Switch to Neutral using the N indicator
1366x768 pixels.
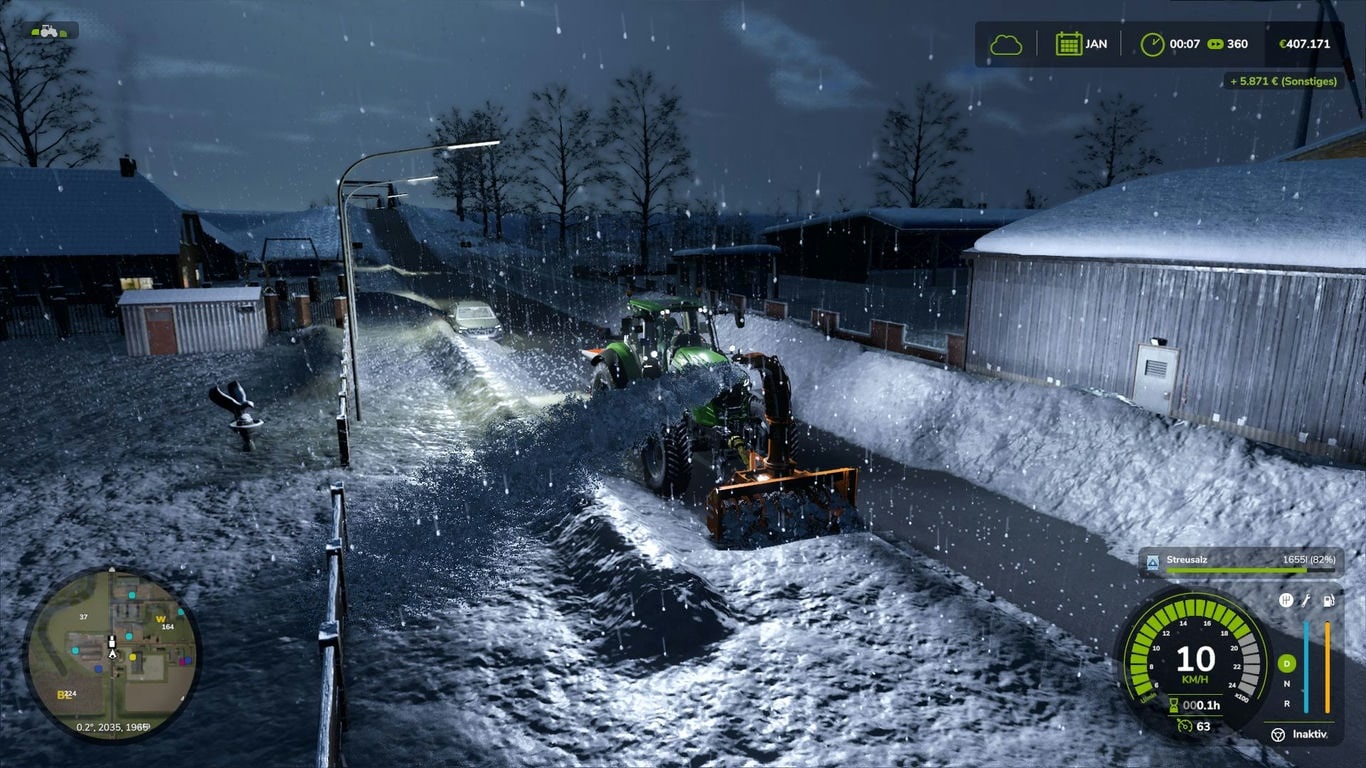1287,684
